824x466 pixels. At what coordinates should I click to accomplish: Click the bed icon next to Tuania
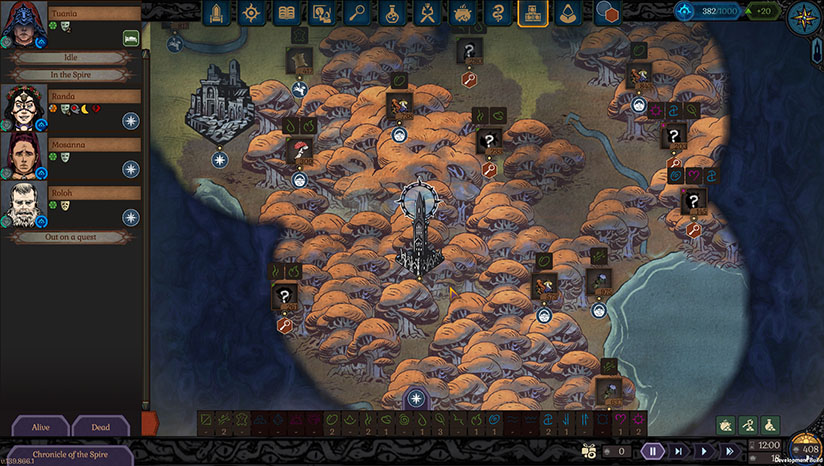[130, 37]
